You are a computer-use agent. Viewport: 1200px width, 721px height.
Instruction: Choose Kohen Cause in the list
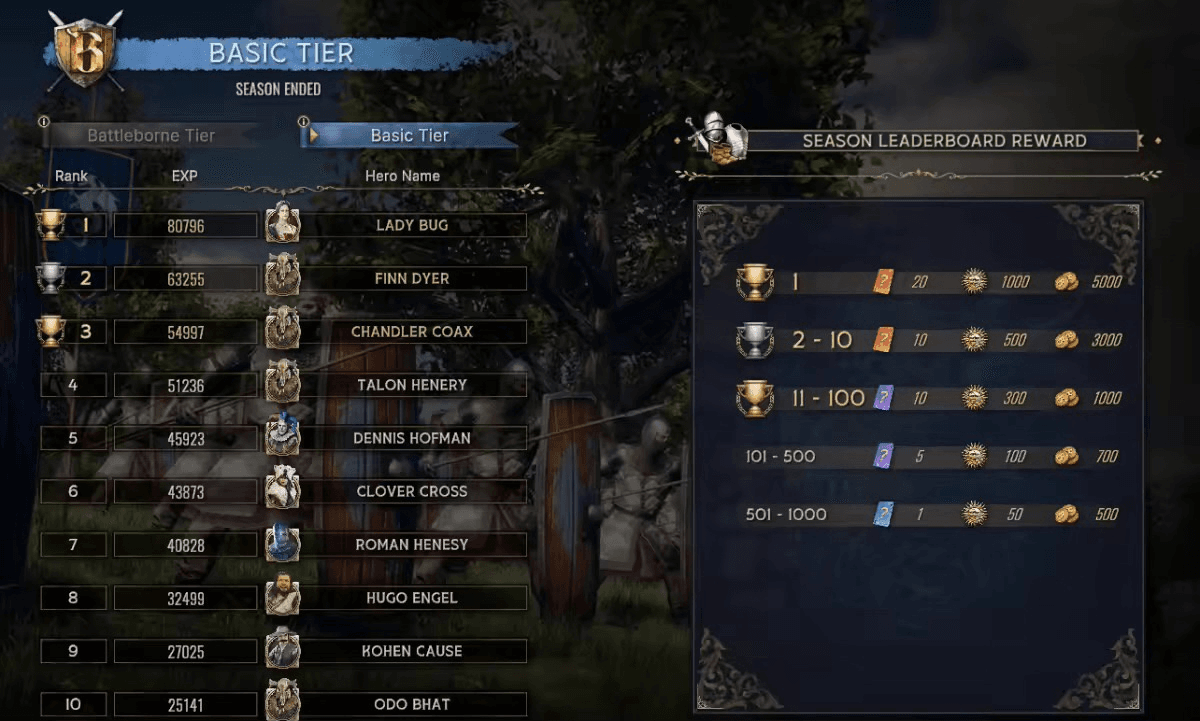(x=411, y=651)
